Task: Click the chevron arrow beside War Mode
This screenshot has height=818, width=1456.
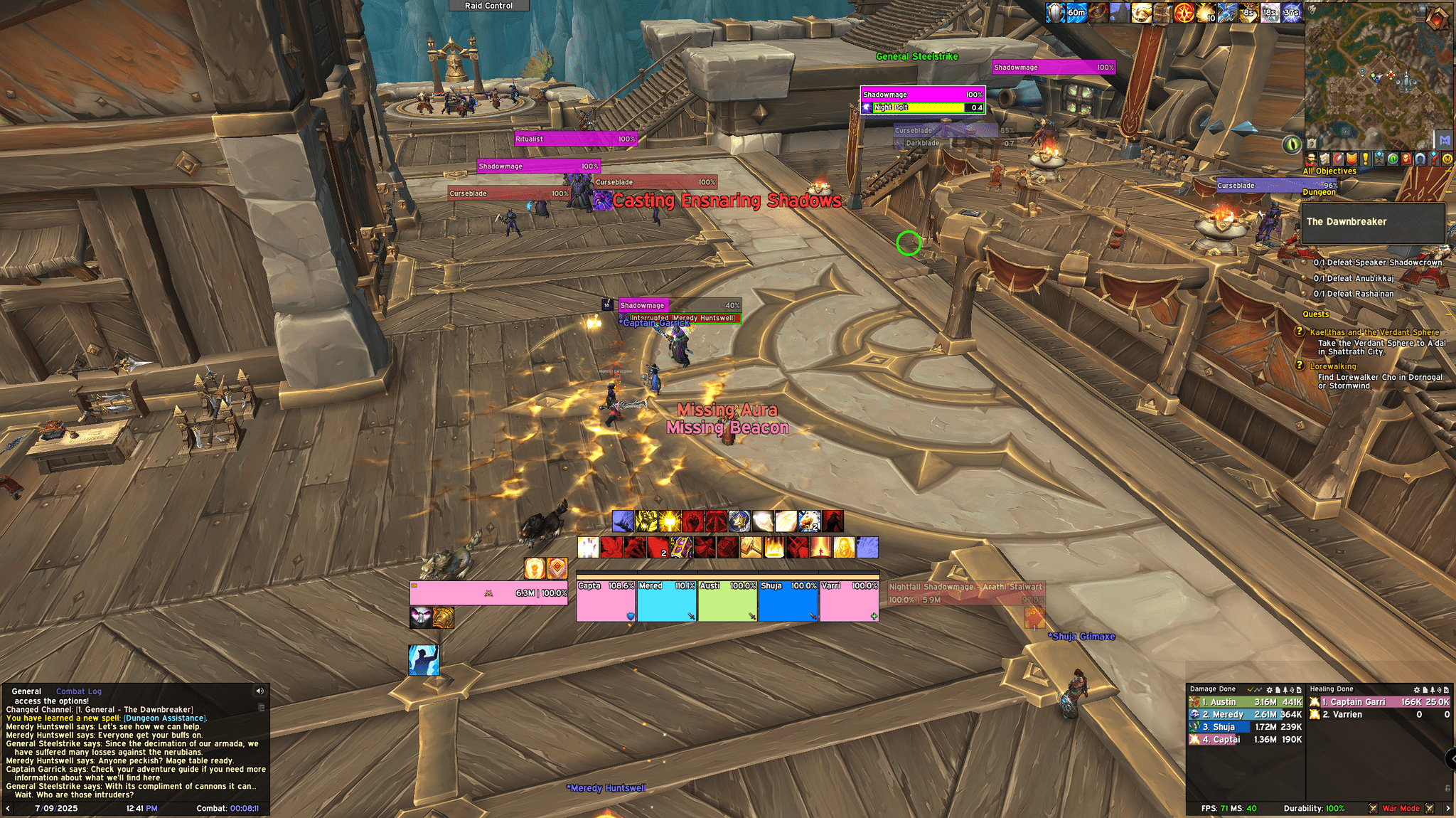Action: [x=1448, y=809]
